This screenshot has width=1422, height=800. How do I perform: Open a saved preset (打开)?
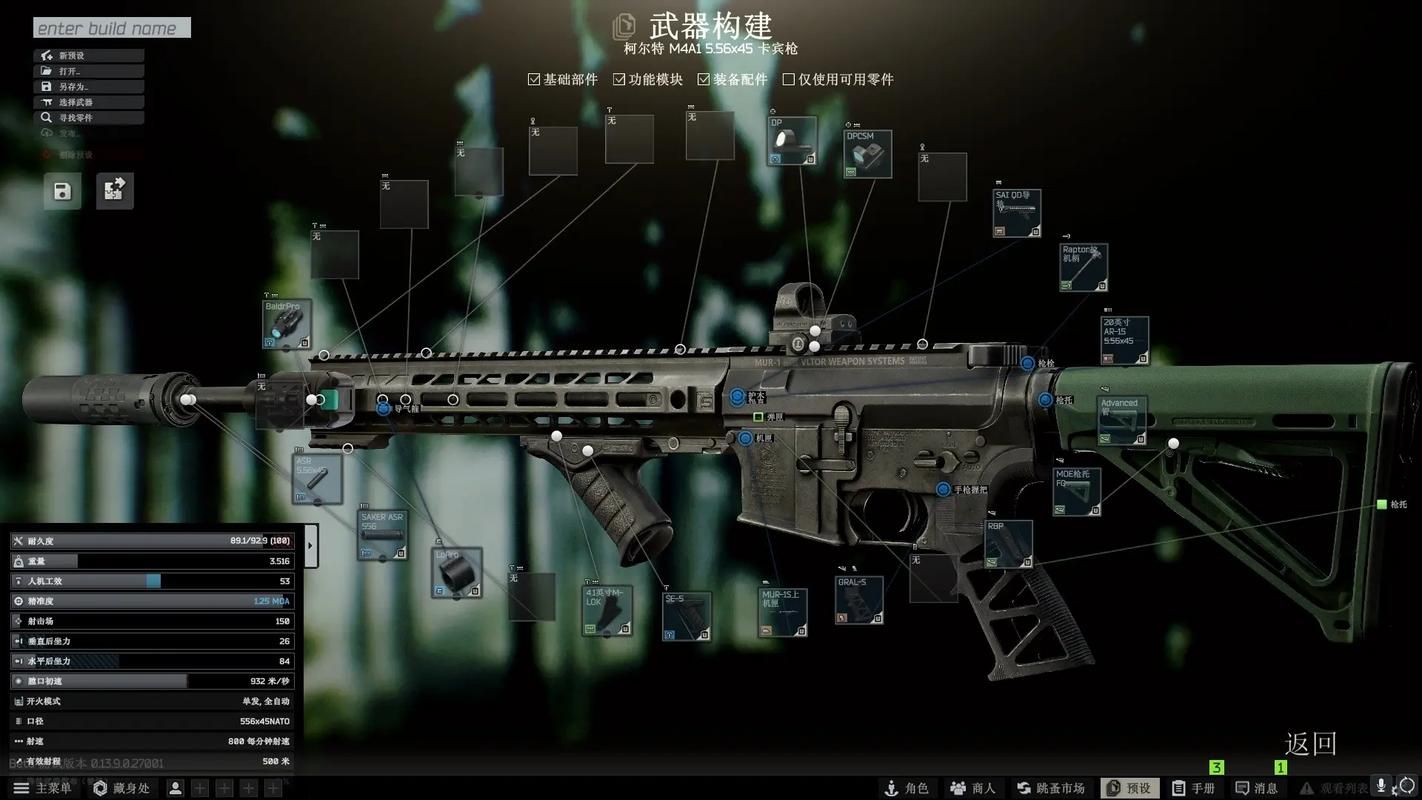[x=88, y=71]
